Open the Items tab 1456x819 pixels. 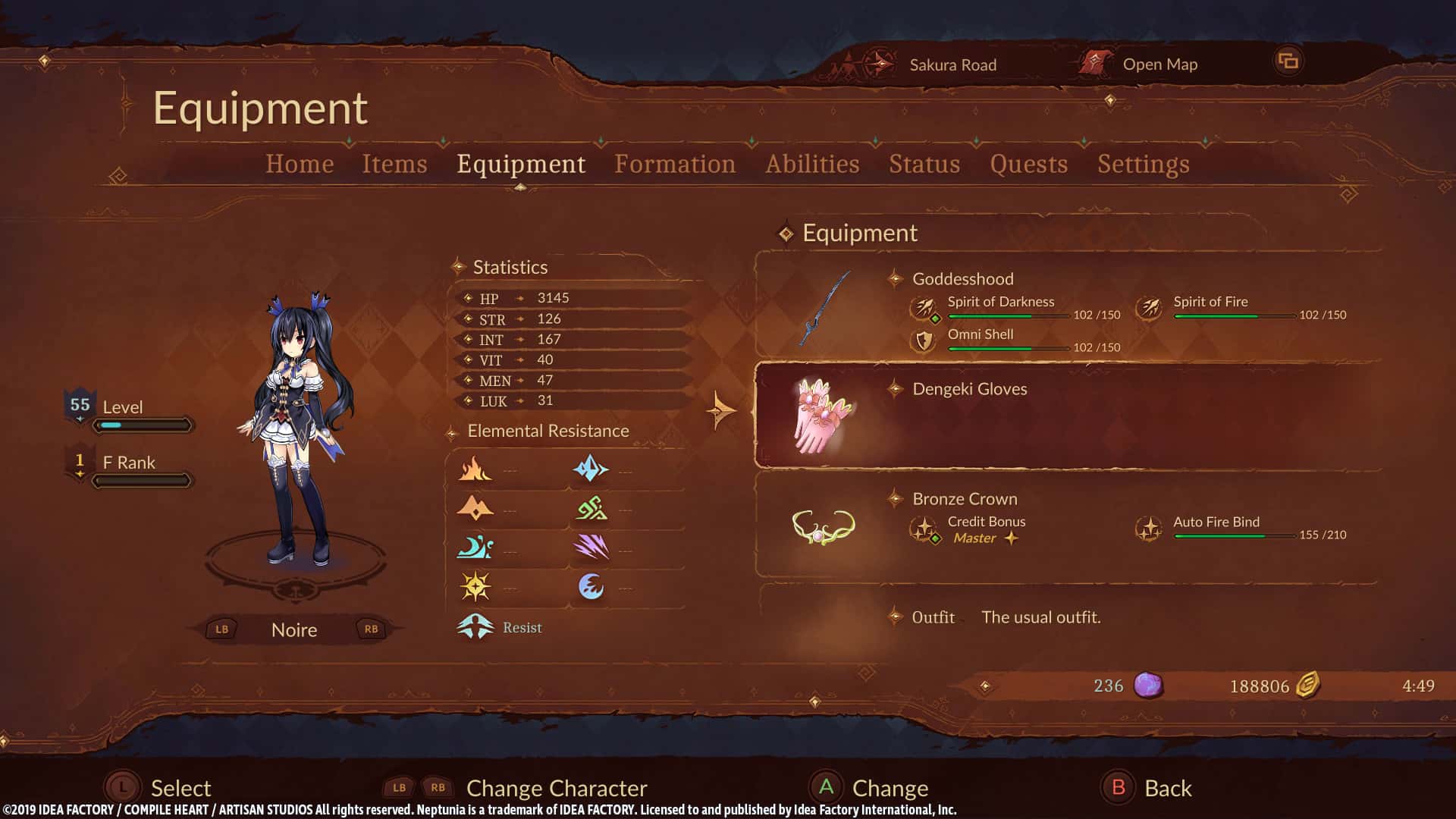pyautogui.click(x=394, y=164)
